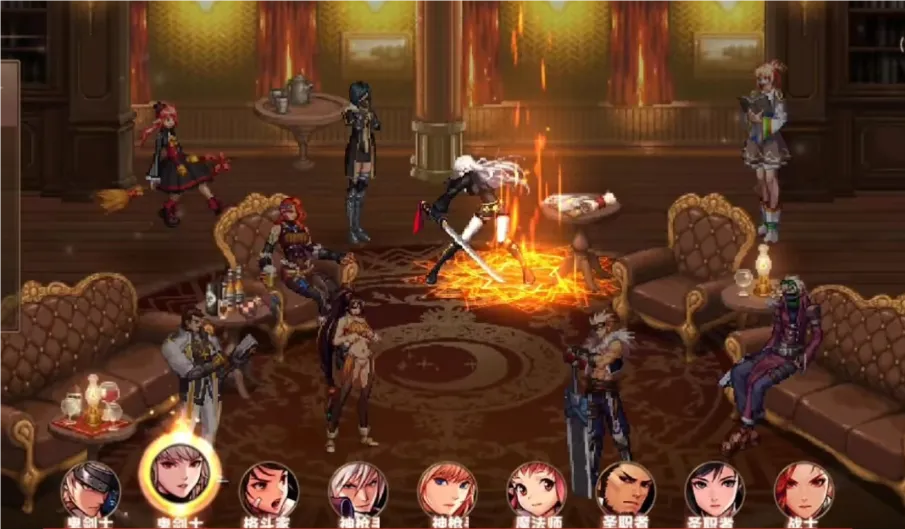Select the black-haired female Priest portrait

point(715,489)
